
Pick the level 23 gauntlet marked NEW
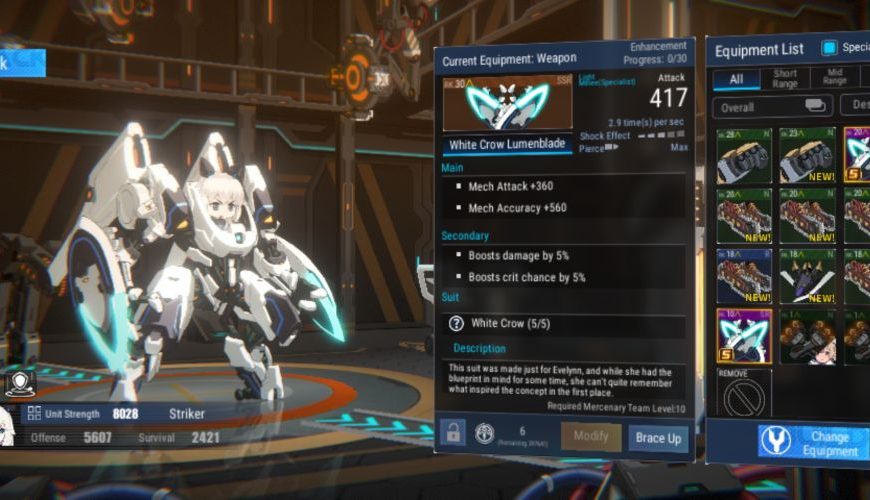pos(807,155)
